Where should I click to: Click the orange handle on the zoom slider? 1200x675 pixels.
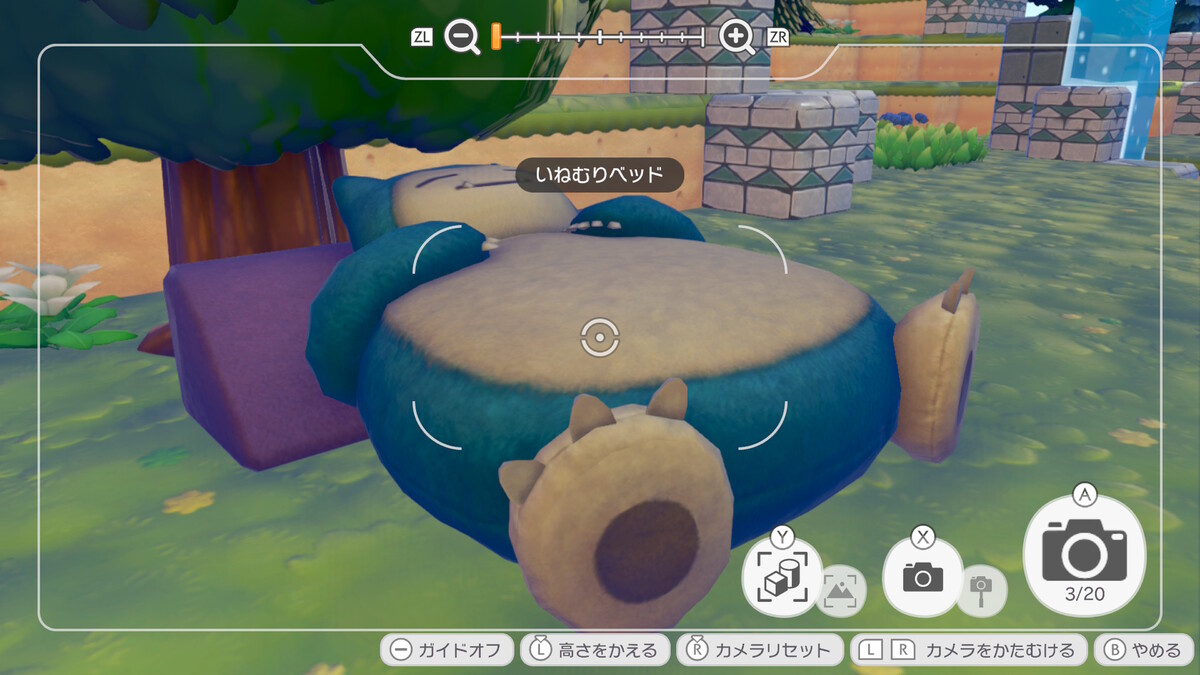click(495, 38)
